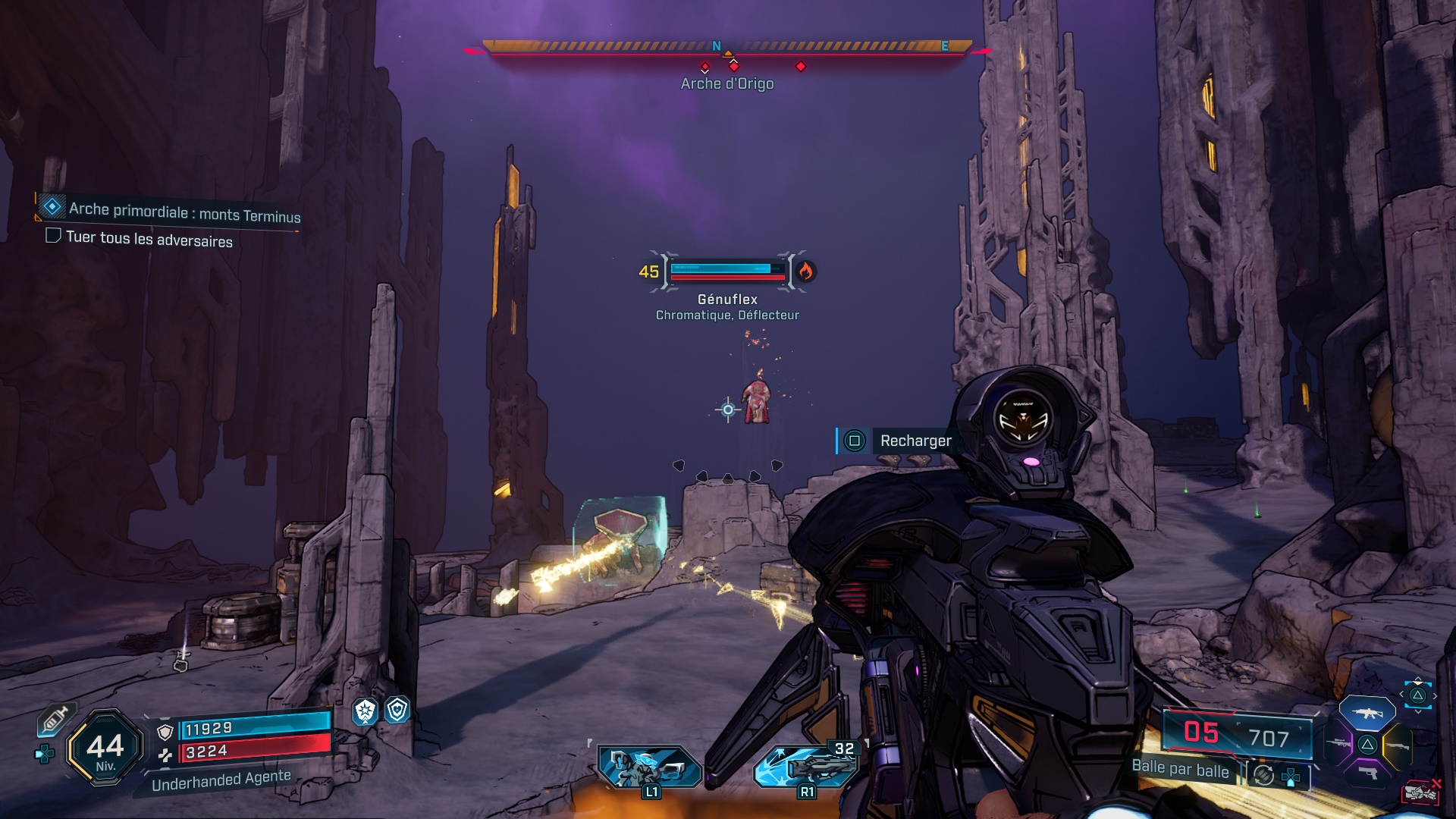Activate the action skill with the armored character
This screenshot has height=819, width=1456.
coord(649,767)
